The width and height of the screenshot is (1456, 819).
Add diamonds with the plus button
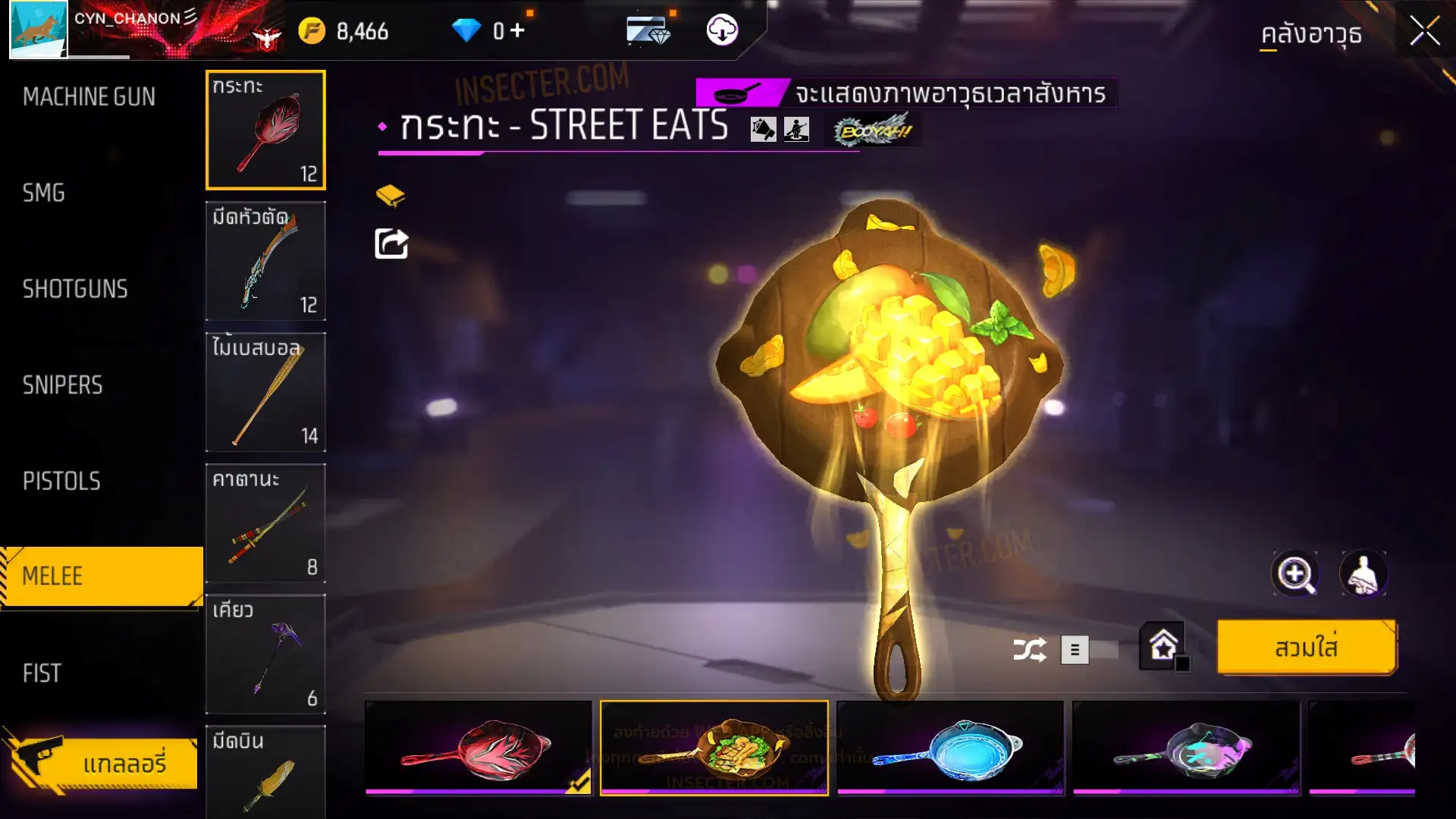tap(517, 31)
